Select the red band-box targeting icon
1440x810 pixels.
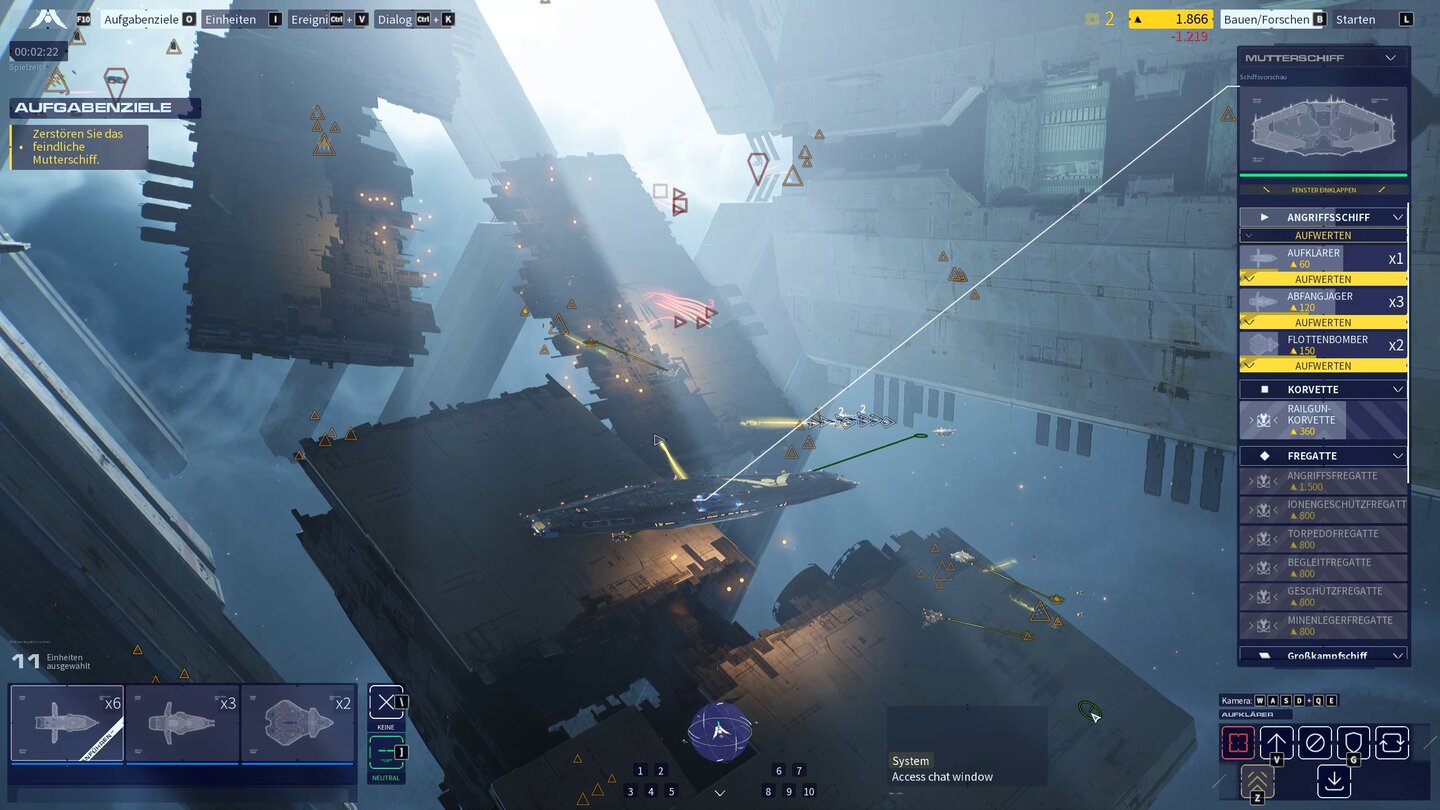click(x=1238, y=742)
